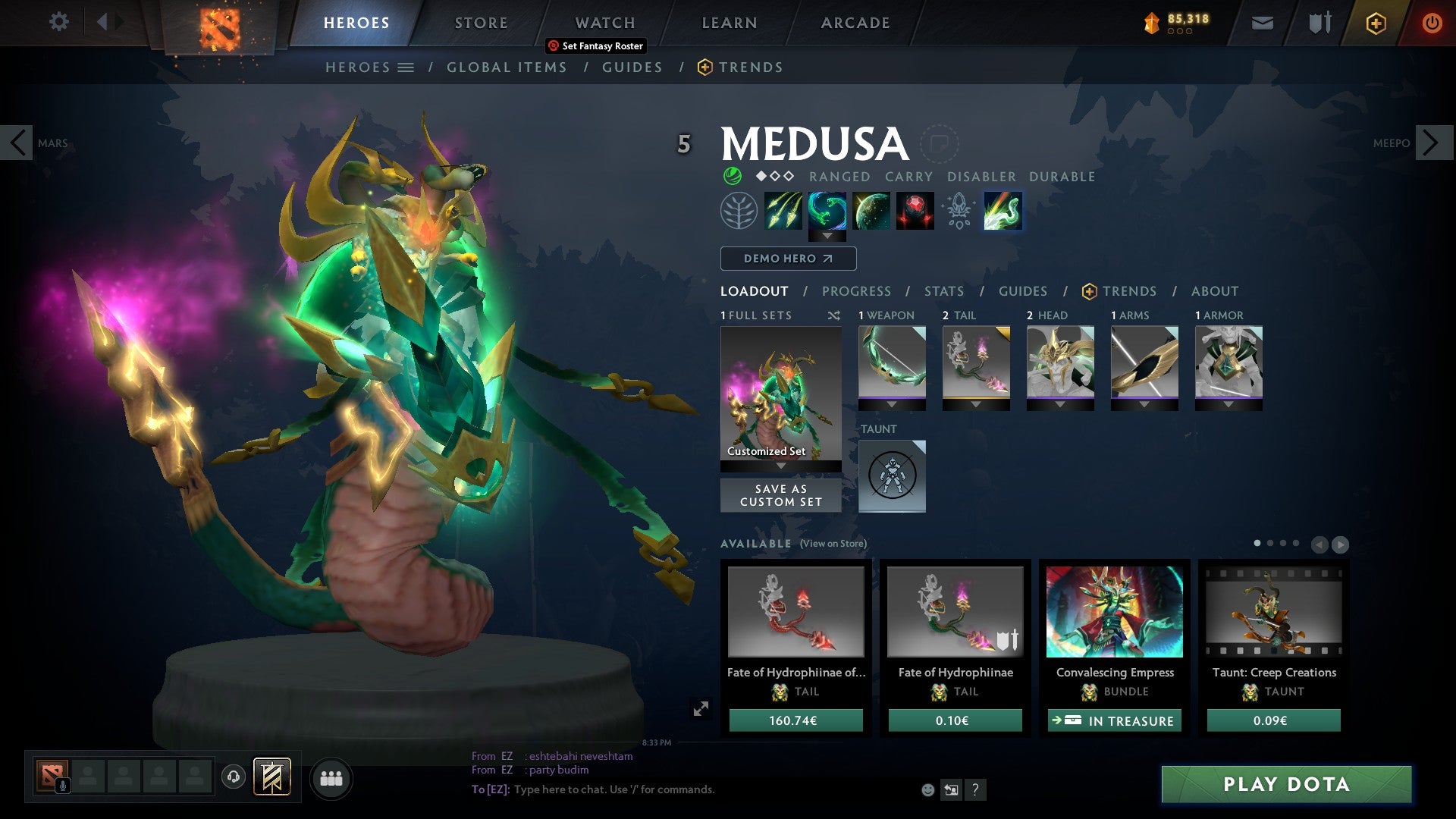Open the Mystic Snake ability icon
The height and width of the screenshot is (819, 1456).
click(827, 210)
